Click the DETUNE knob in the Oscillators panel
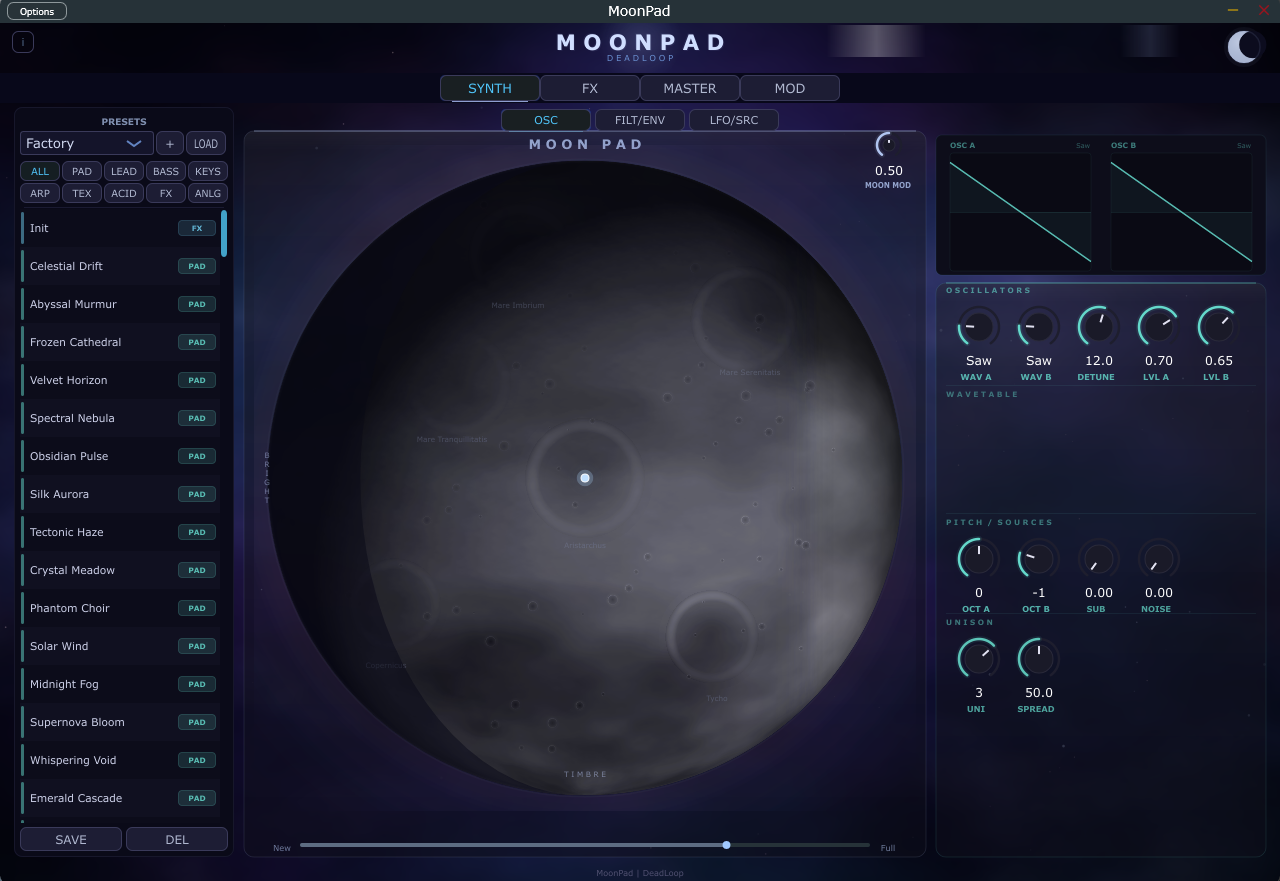 pyautogui.click(x=1096, y=326)
